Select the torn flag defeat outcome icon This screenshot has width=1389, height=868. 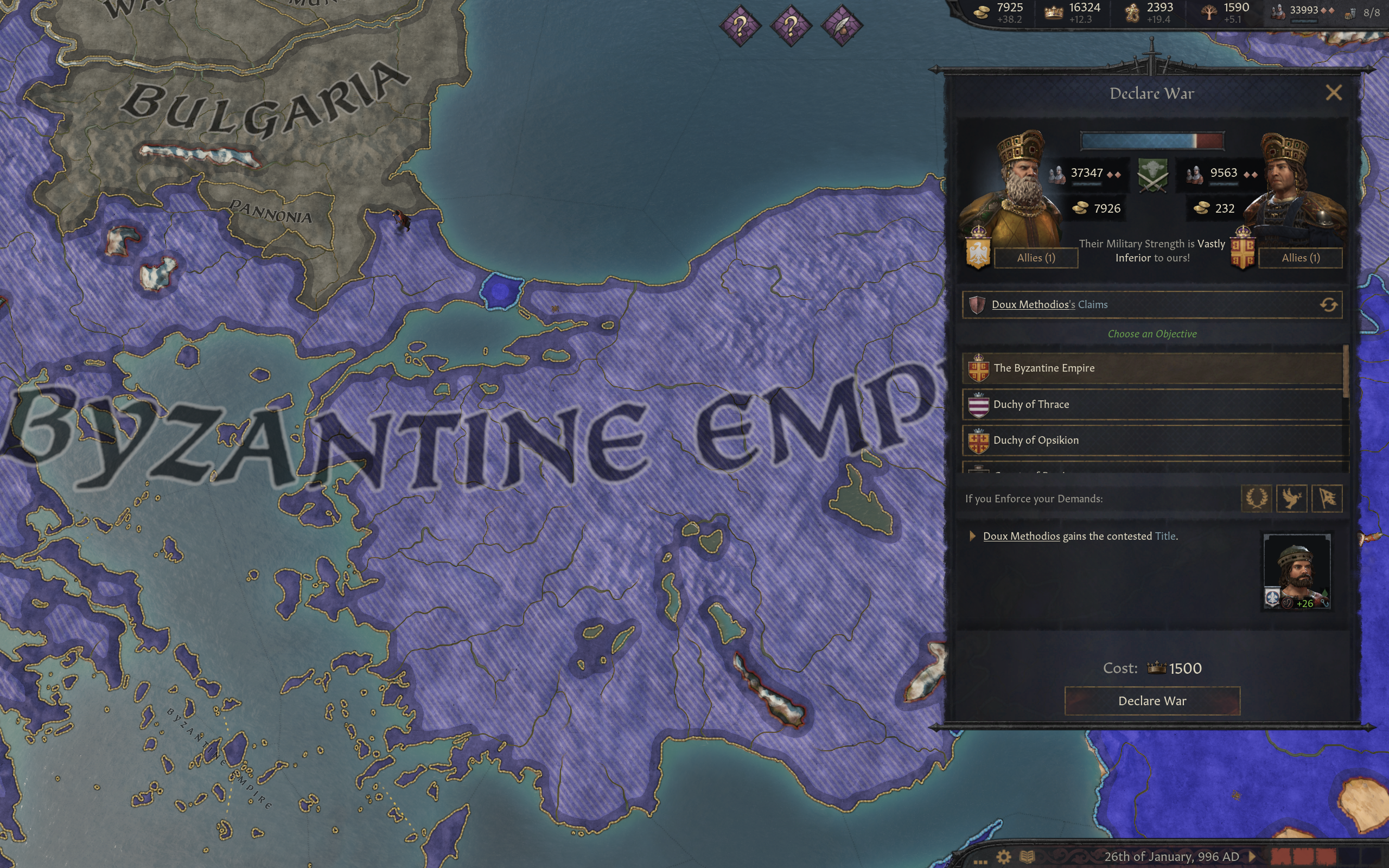pyautogui.click(x=1328, y=499)
